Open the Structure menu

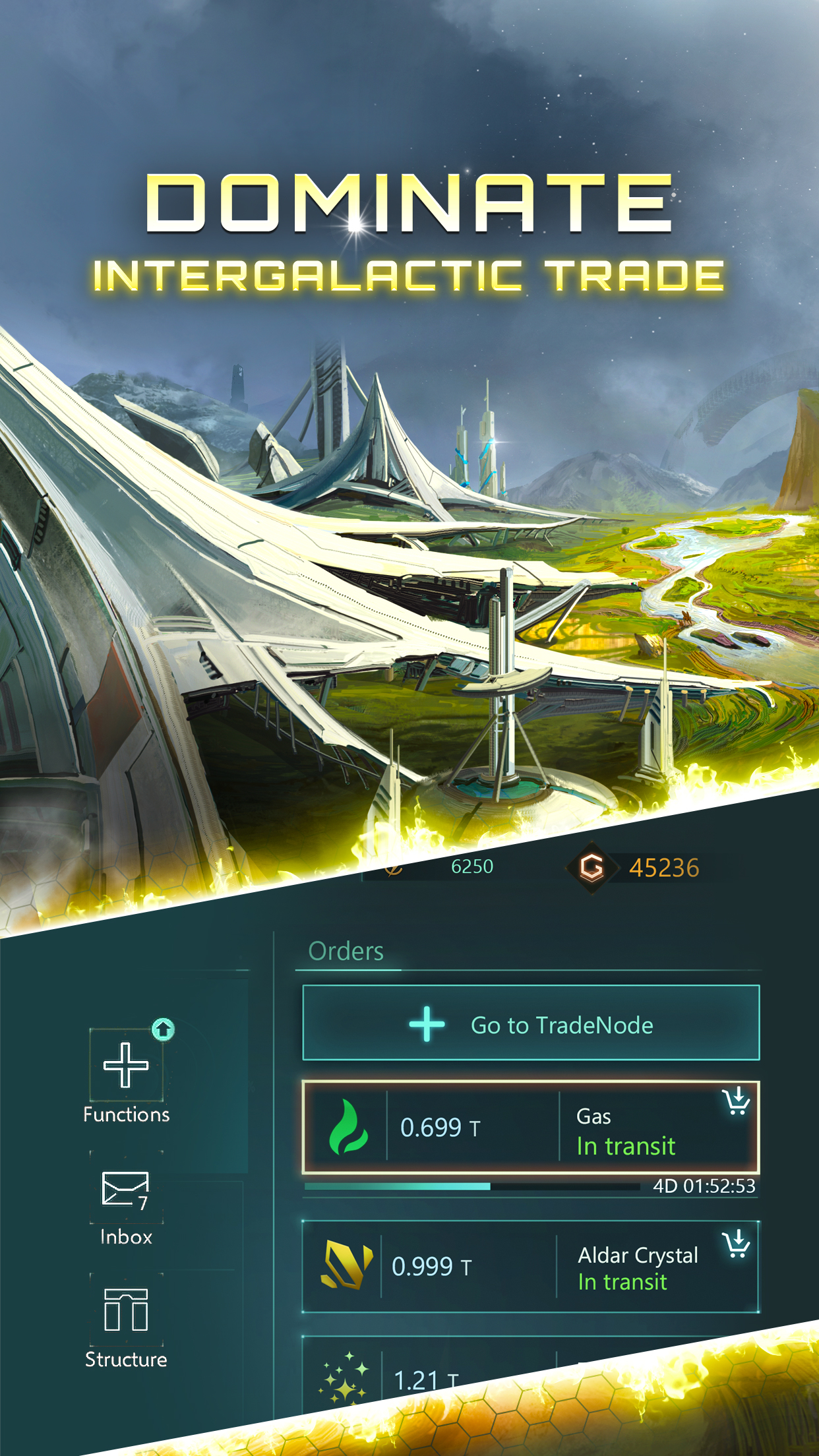click(126, 1321)
